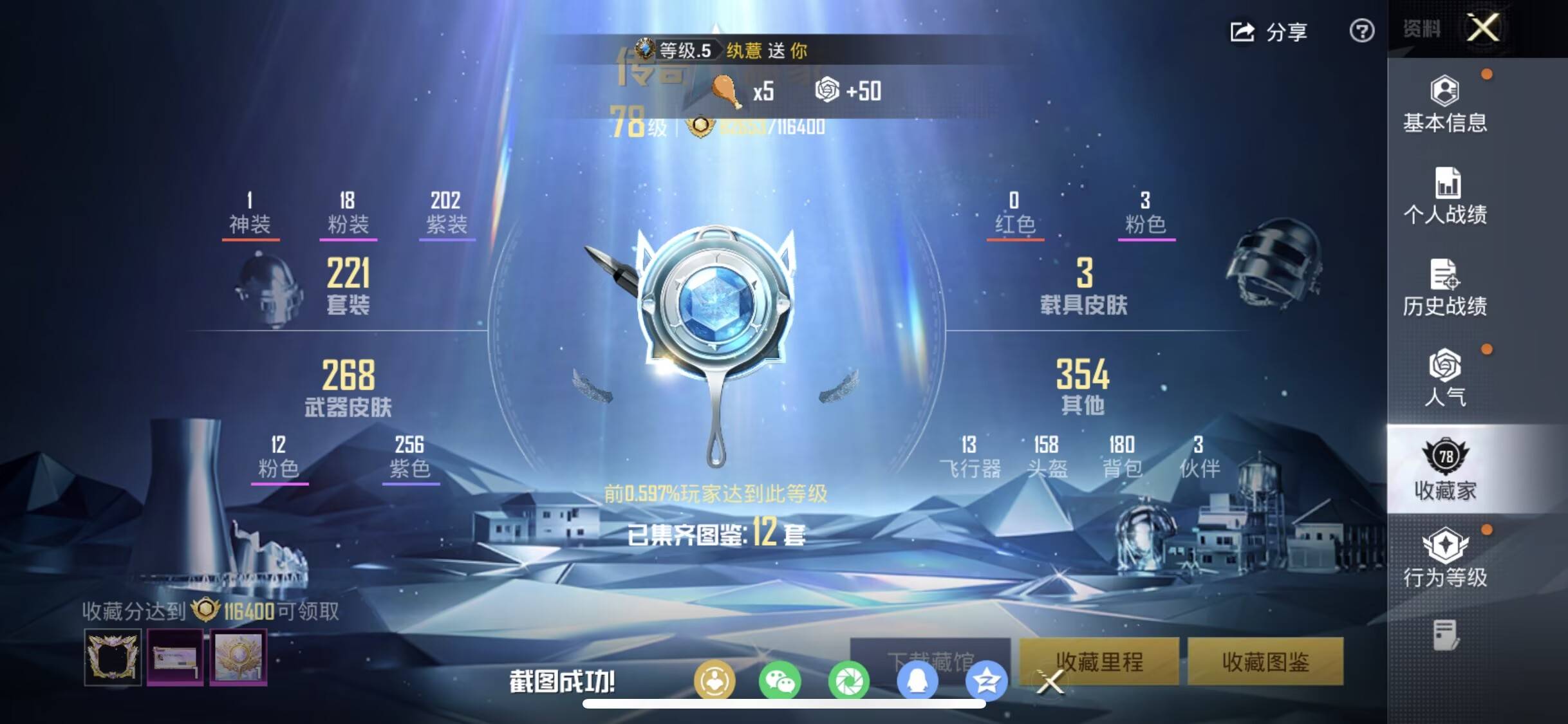This screenshot has height=724, width=1568.
Task: Click the question mark help icon
Action: (1361, 31)
